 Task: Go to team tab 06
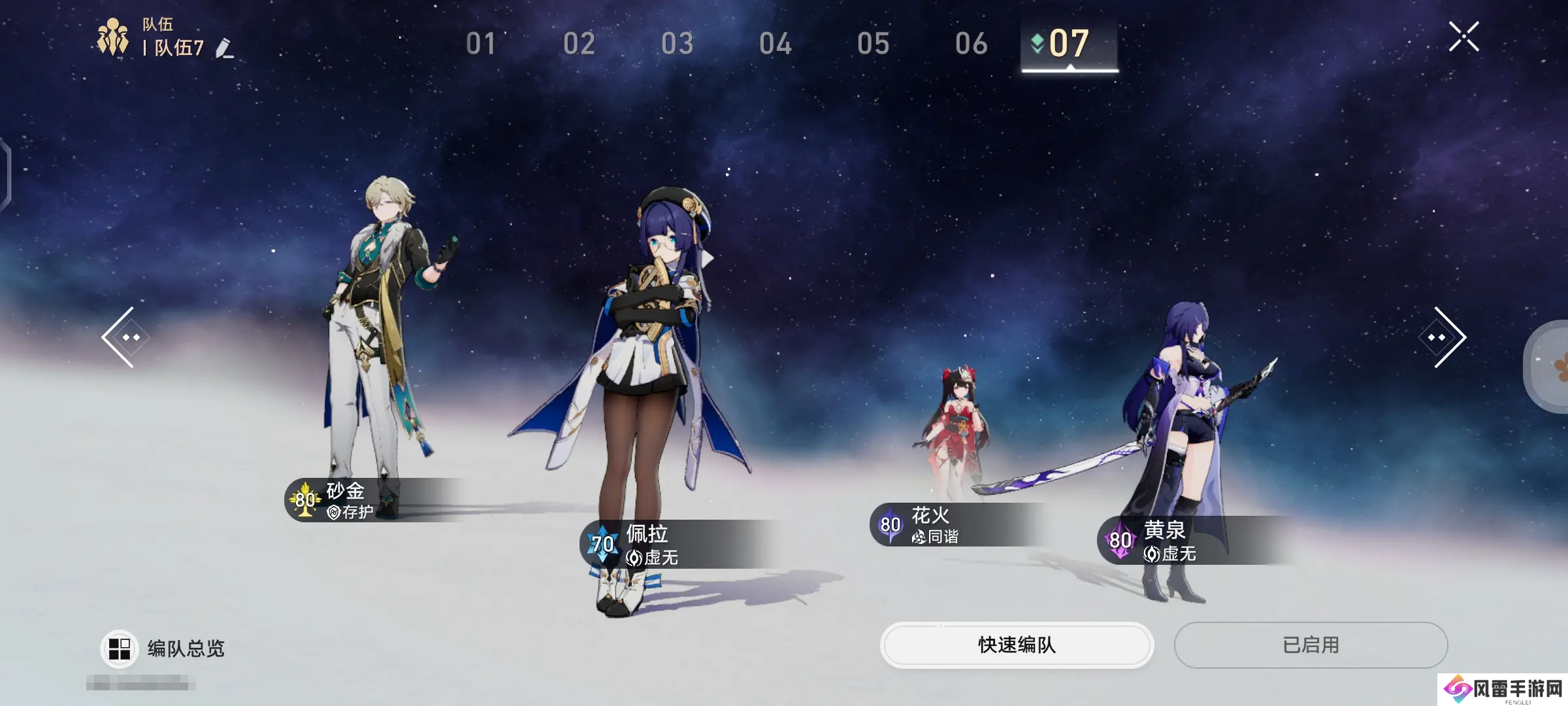tap(971, 44)
